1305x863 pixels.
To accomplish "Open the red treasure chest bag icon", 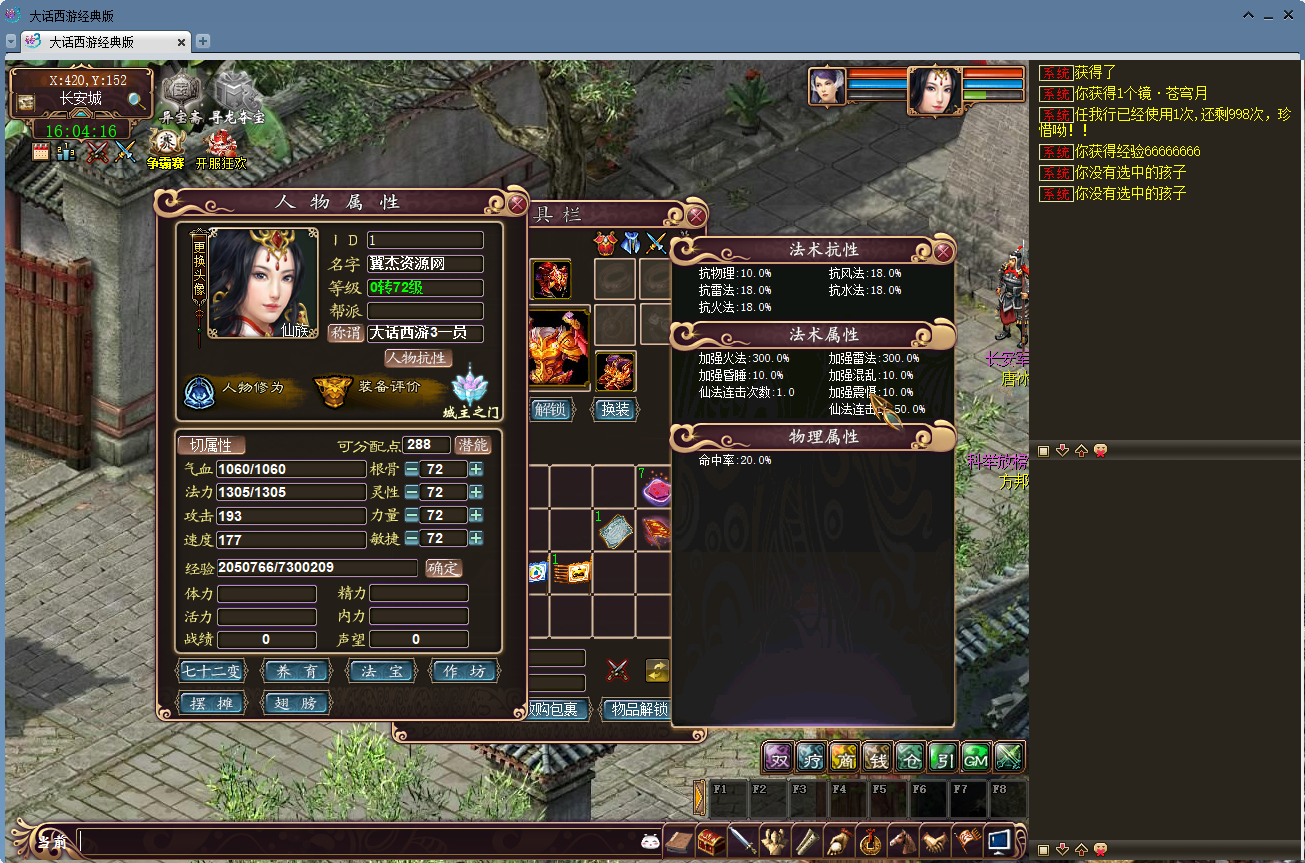I will (710, 842).
